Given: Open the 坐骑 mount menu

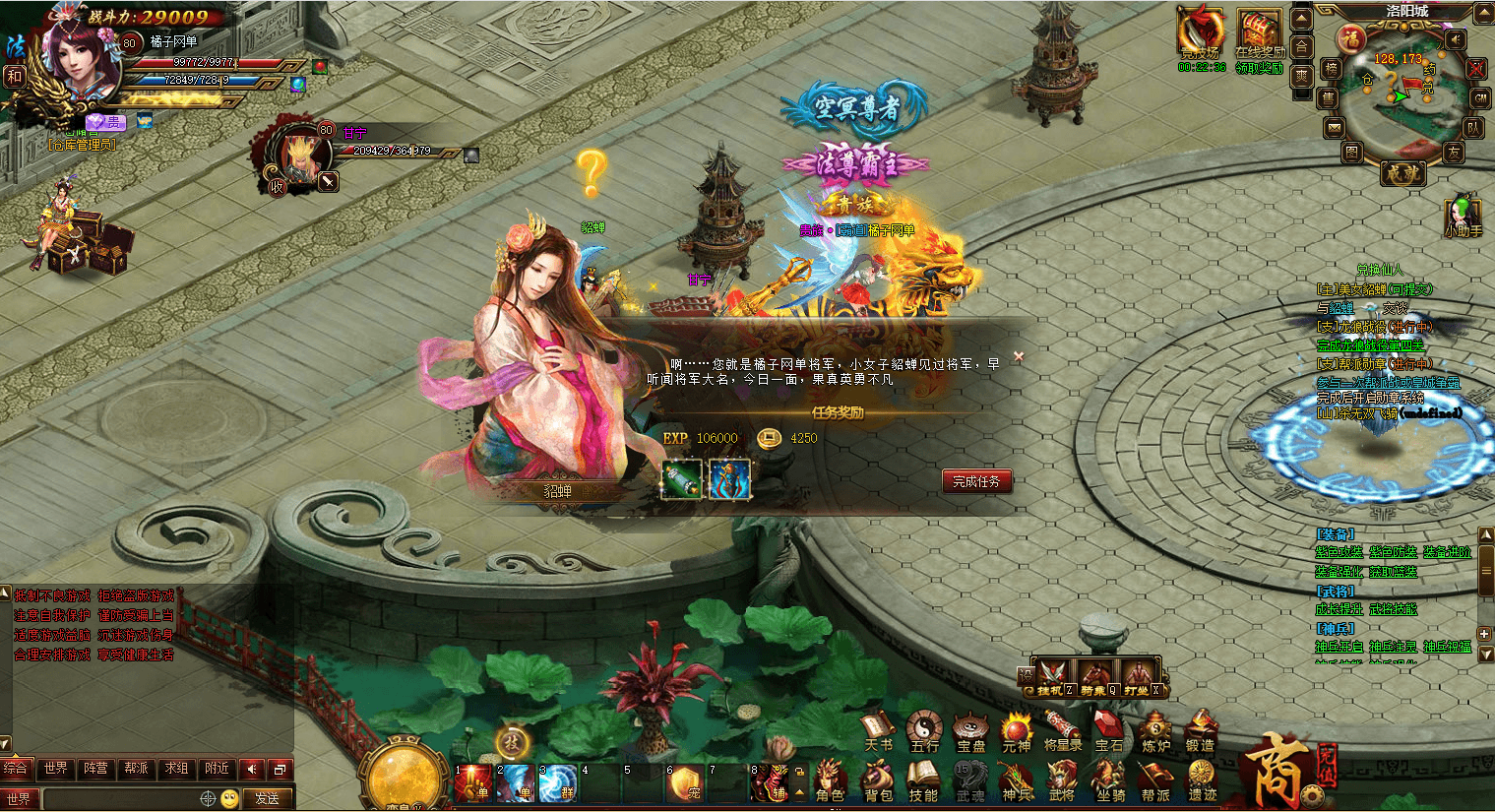Looking at the screenshot, I should (x=1111, y=781).
